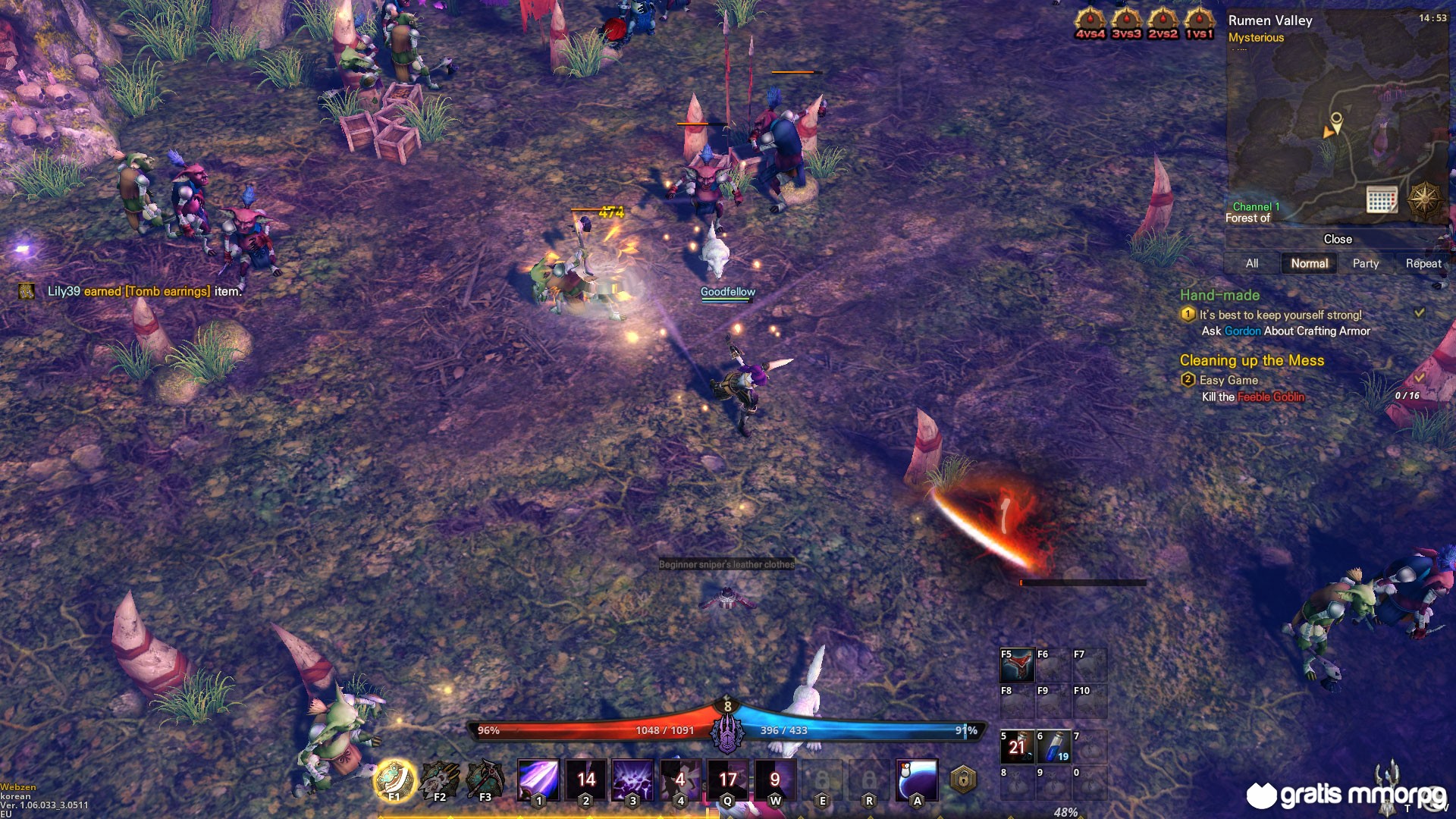Select the 3vs3 arena badge
Viewport: 1456px width, 819px height.
(1126, 23)
